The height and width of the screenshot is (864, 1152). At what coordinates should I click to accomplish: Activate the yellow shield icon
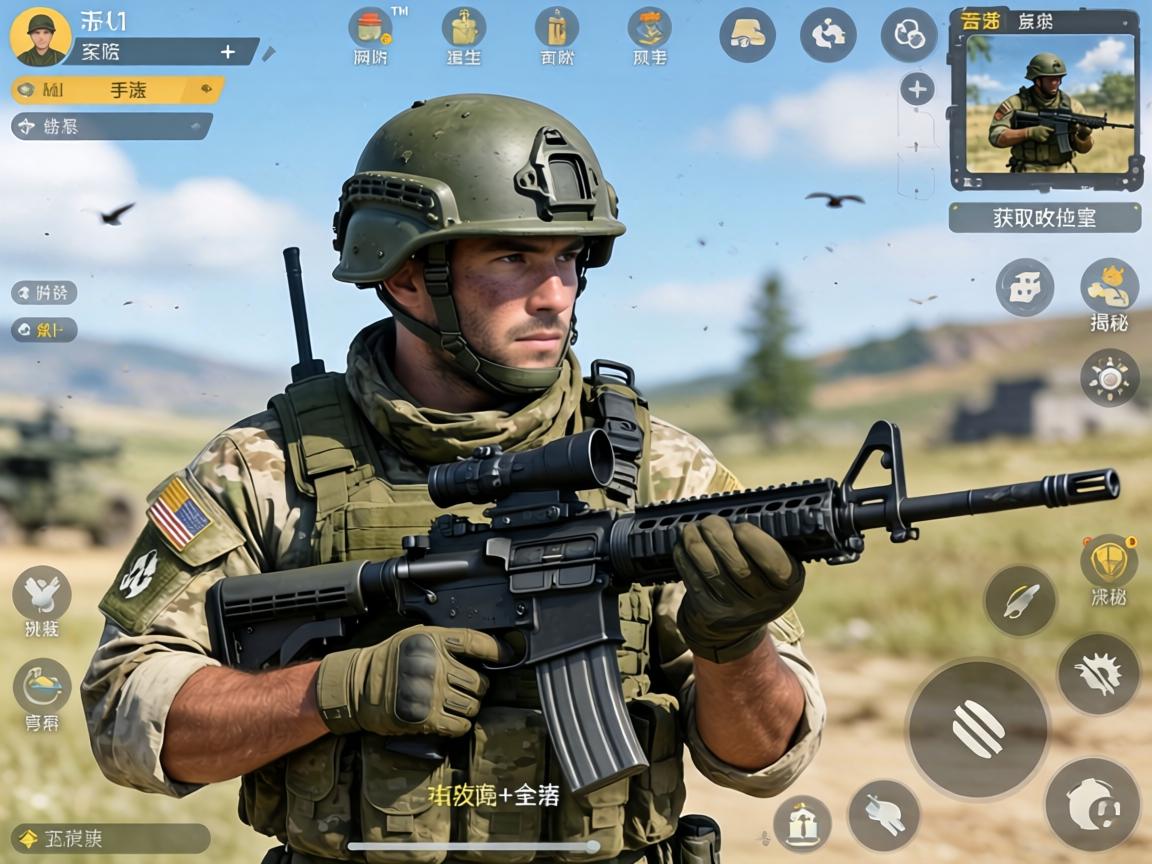click(x=1108, y=561)
